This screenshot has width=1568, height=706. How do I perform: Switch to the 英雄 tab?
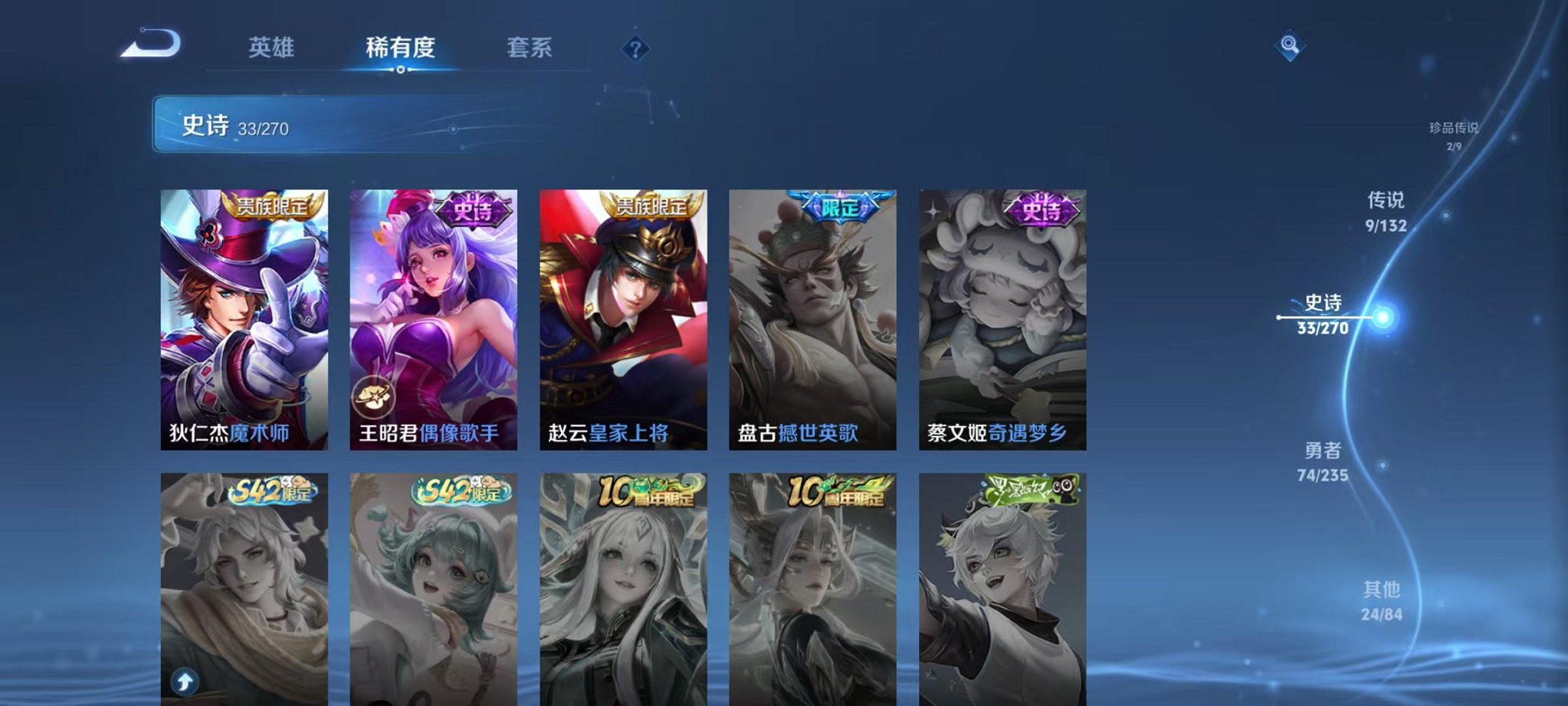pyautogui.click(x=273, y=48)
